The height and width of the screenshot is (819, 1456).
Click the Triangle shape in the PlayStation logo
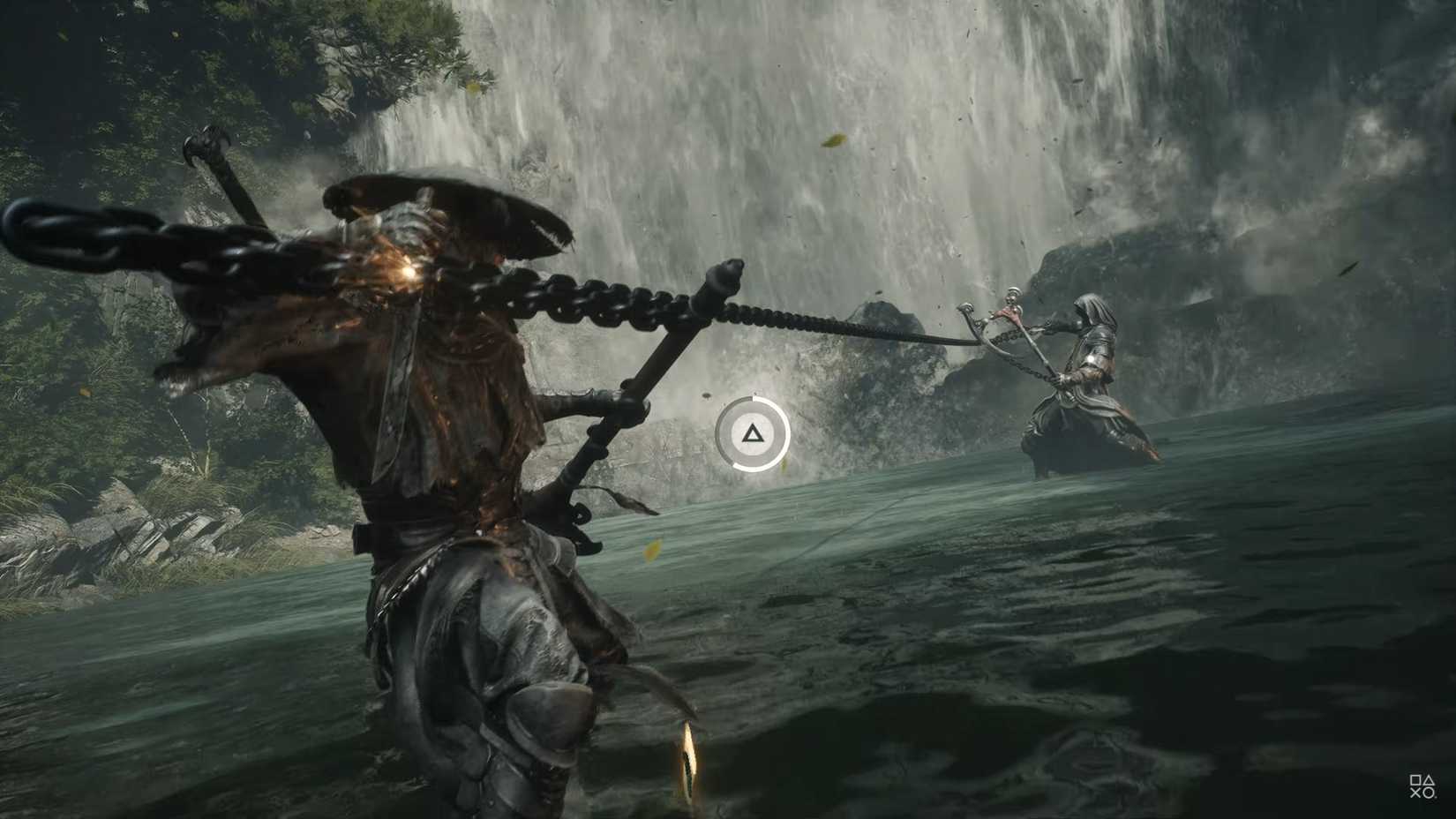tap(1429, 780)
